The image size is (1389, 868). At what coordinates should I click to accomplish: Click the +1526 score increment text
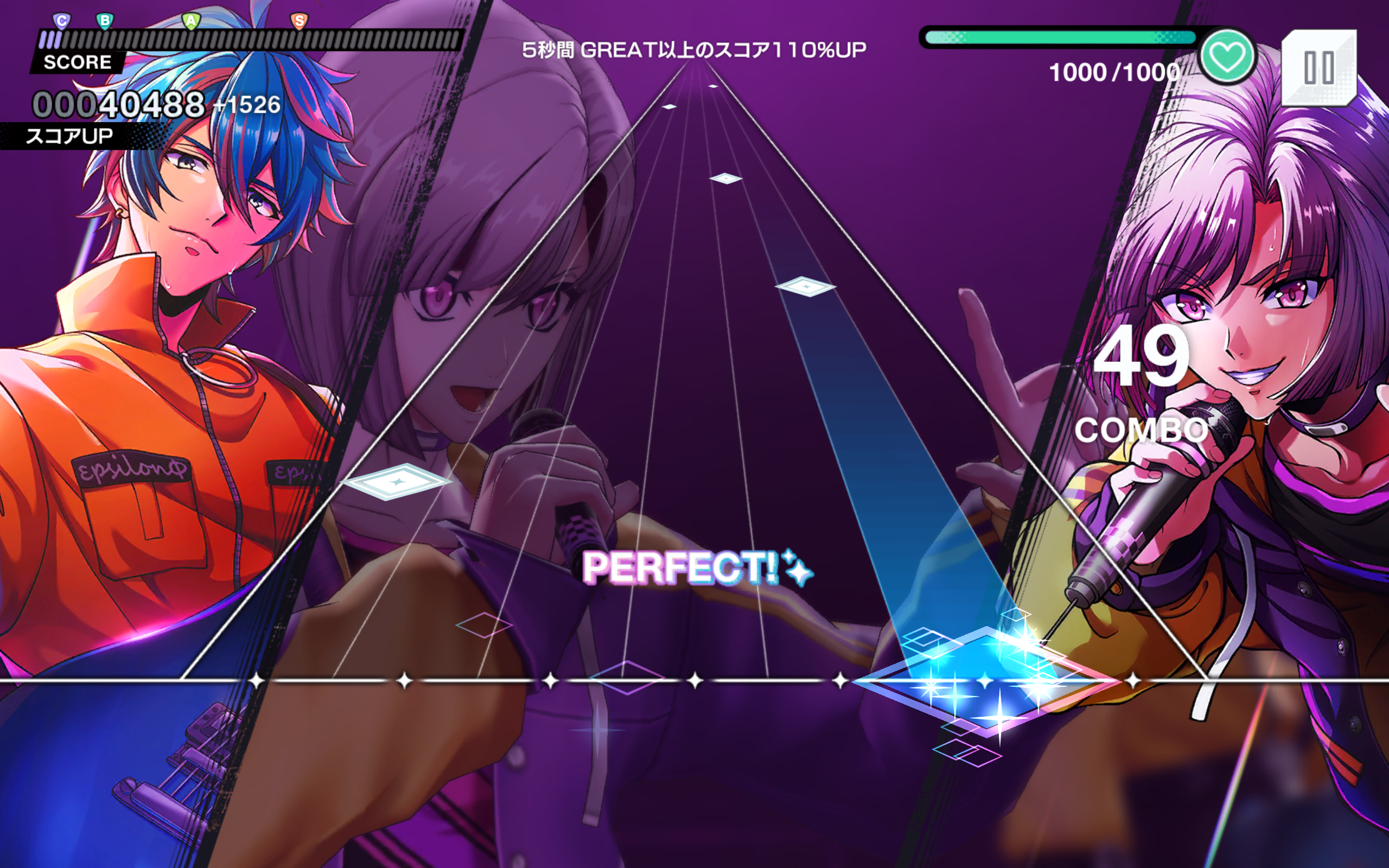tap(249, 105)
